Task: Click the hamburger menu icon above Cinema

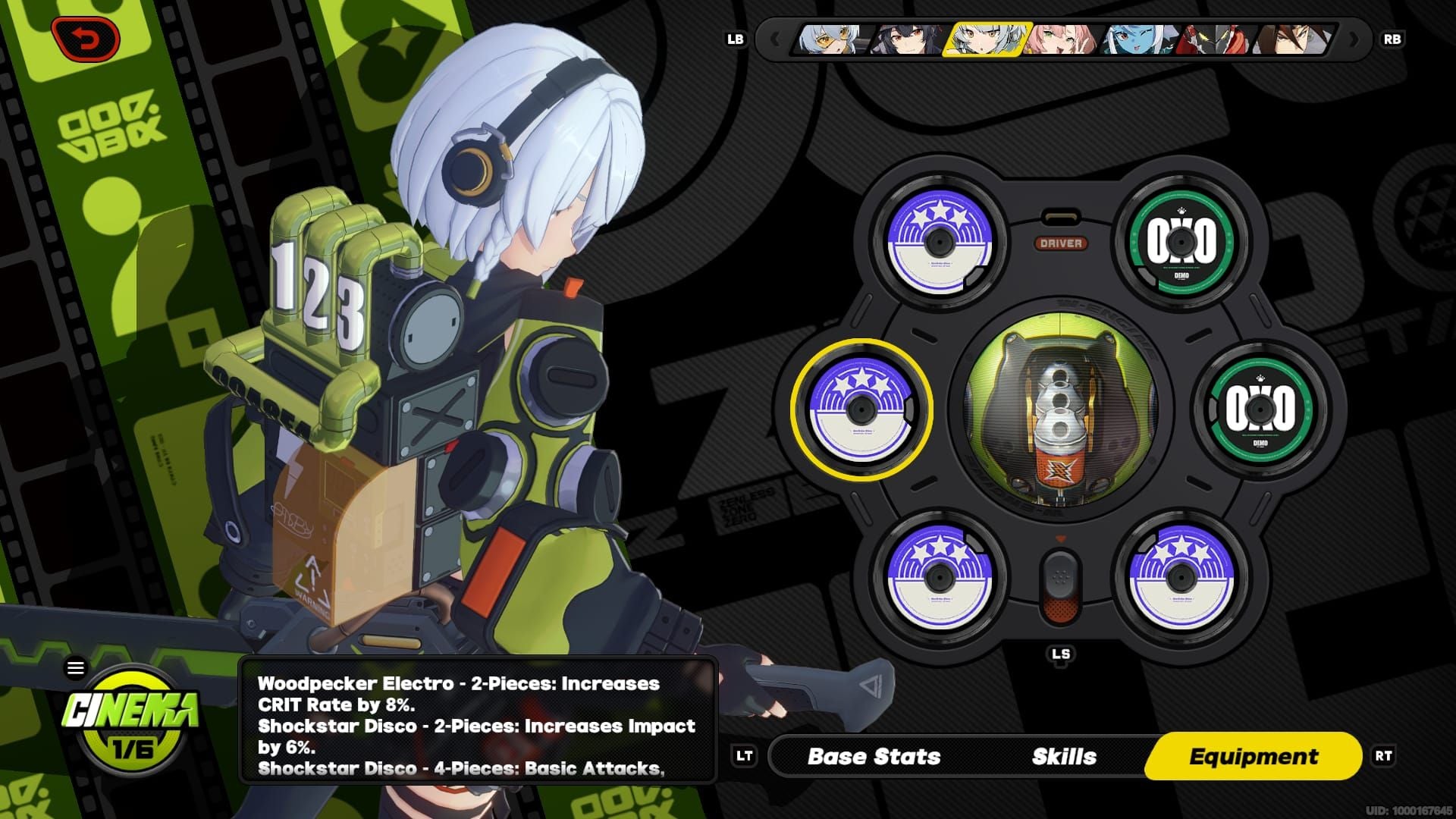Action: click(76, 668)
